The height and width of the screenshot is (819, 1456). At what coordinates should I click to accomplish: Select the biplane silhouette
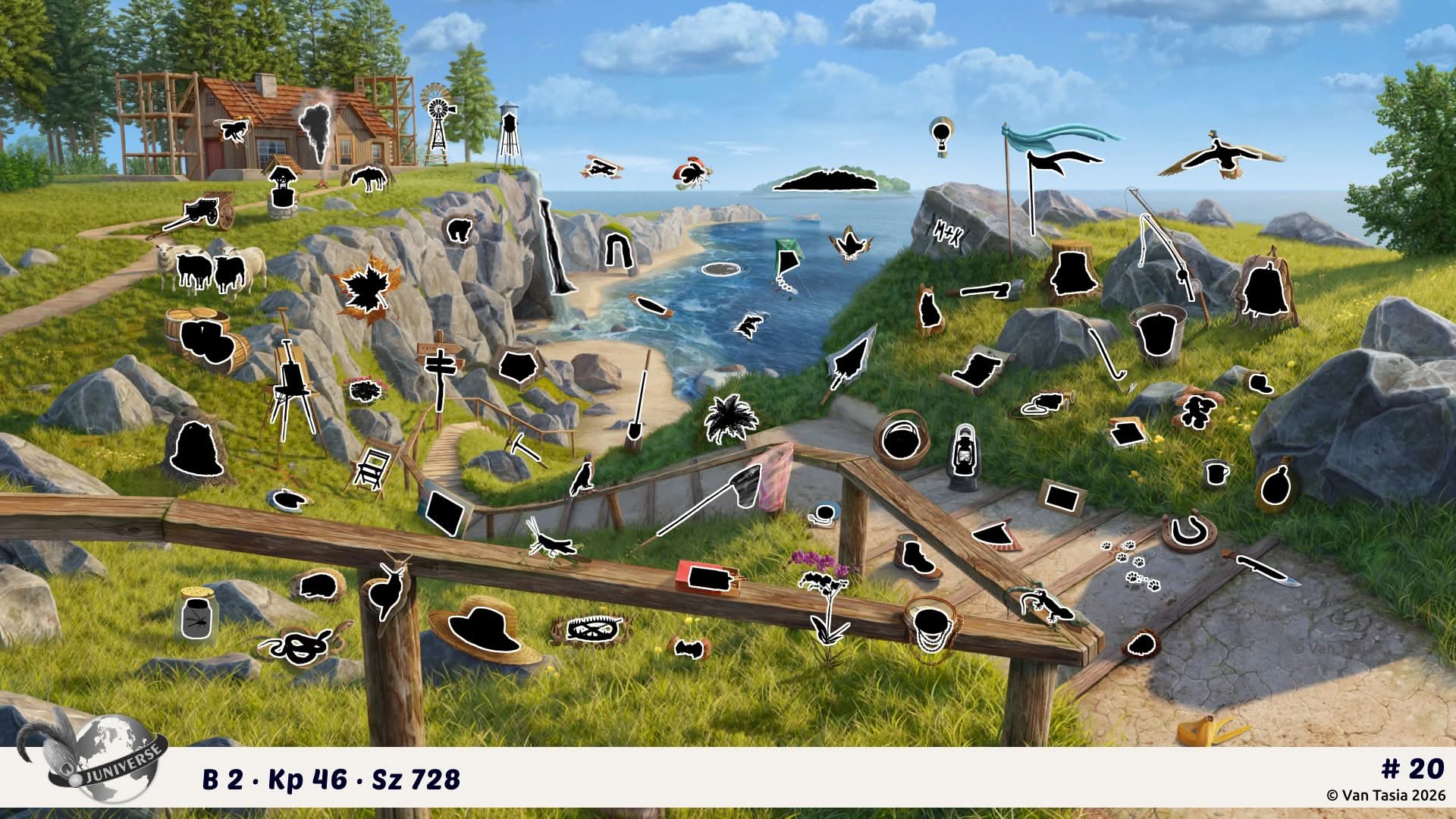(x=604, y=168)
